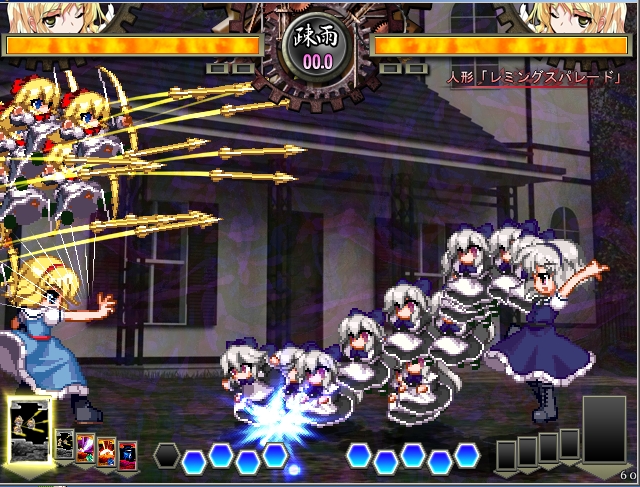Select the orange explosion spell card
This screenshot has height=487, width=640.
pos(107,452)
